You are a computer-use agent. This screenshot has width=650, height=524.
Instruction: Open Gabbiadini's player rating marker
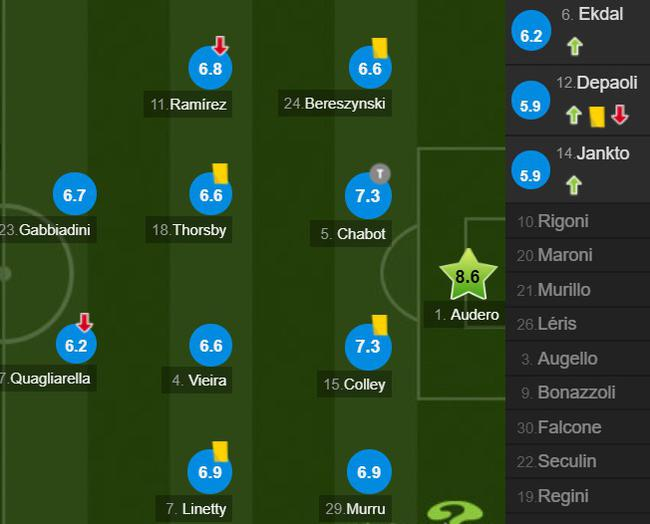tap(74, 196)
